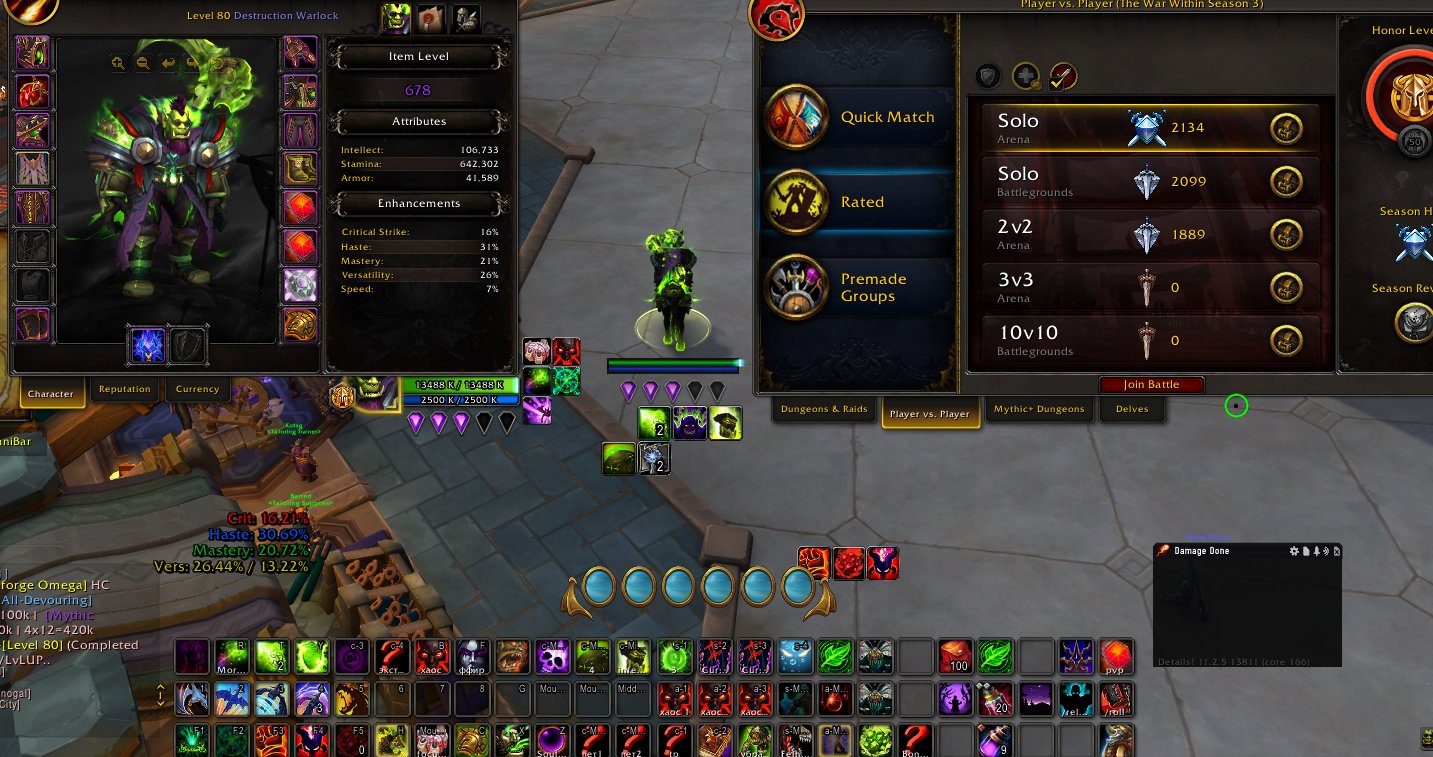Select the zoom-in magnifier above the character model
This screenshot has height=757, width=1433.
[x=117, y=63]
